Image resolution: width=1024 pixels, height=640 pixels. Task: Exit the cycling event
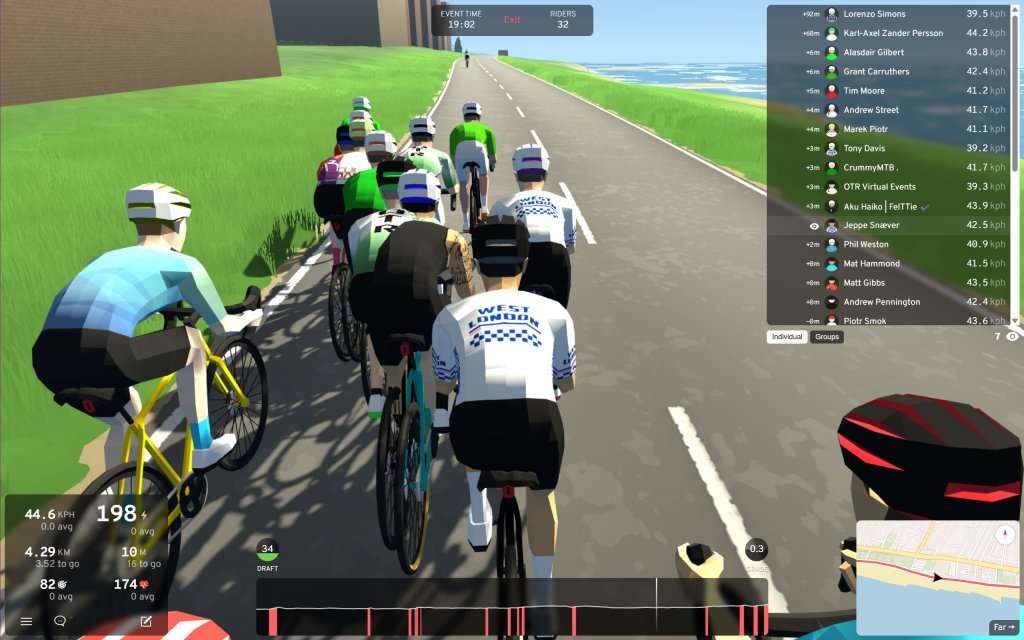point(512,20)
